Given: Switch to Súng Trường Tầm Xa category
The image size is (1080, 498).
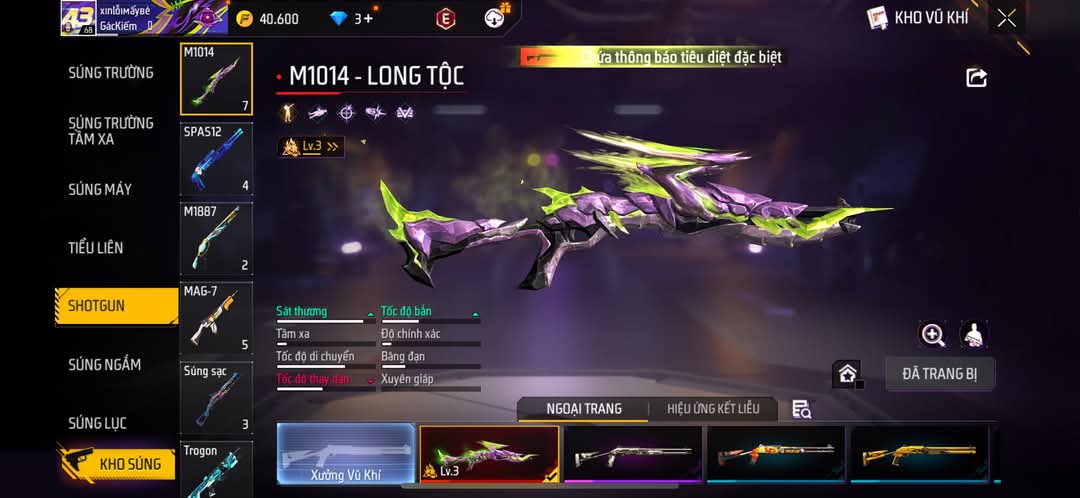Looking at the screenshot, I should pyautogui.click(x=111, y=131).
